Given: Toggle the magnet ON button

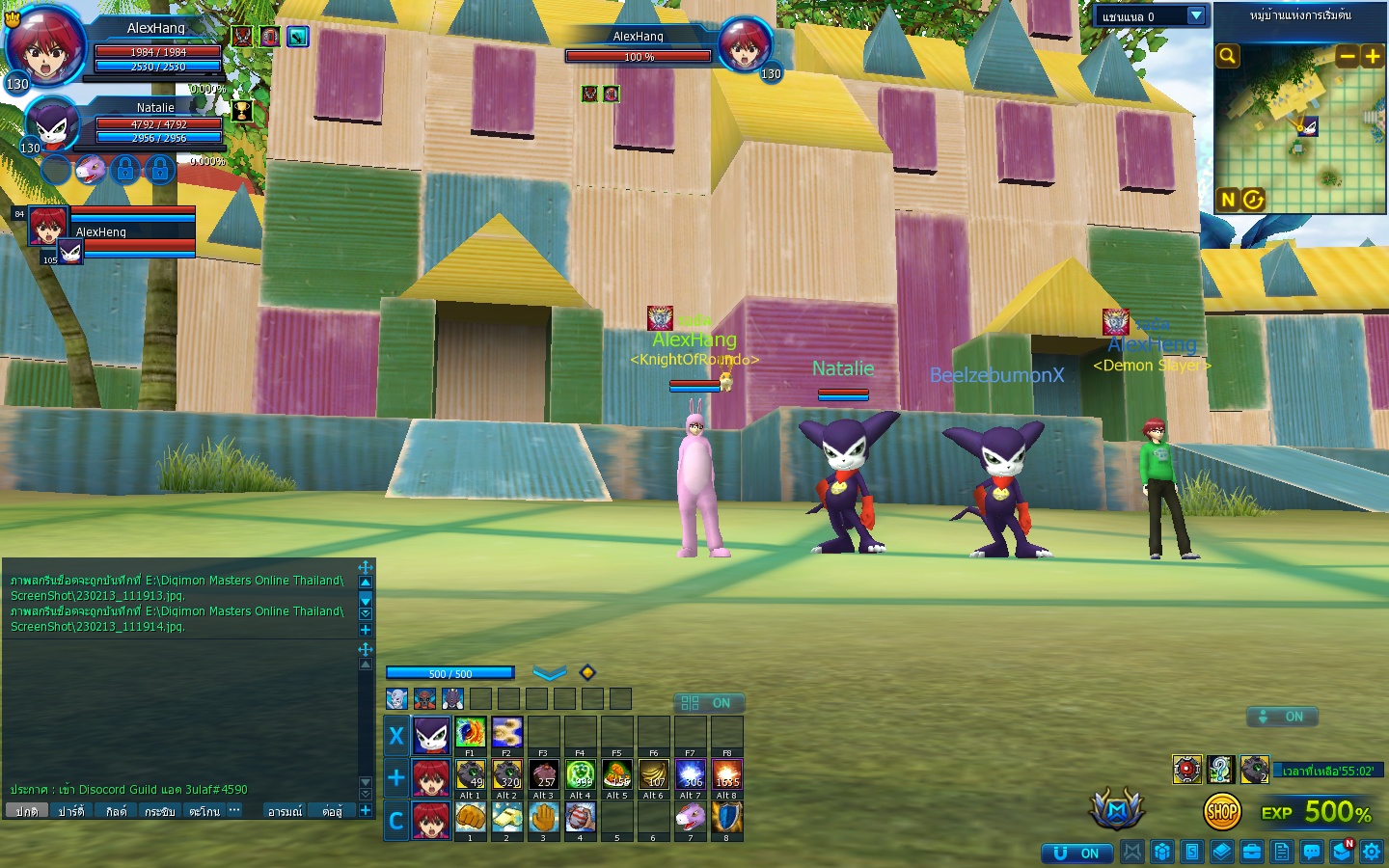Looking at the screenshot, I should (1077, 853).
